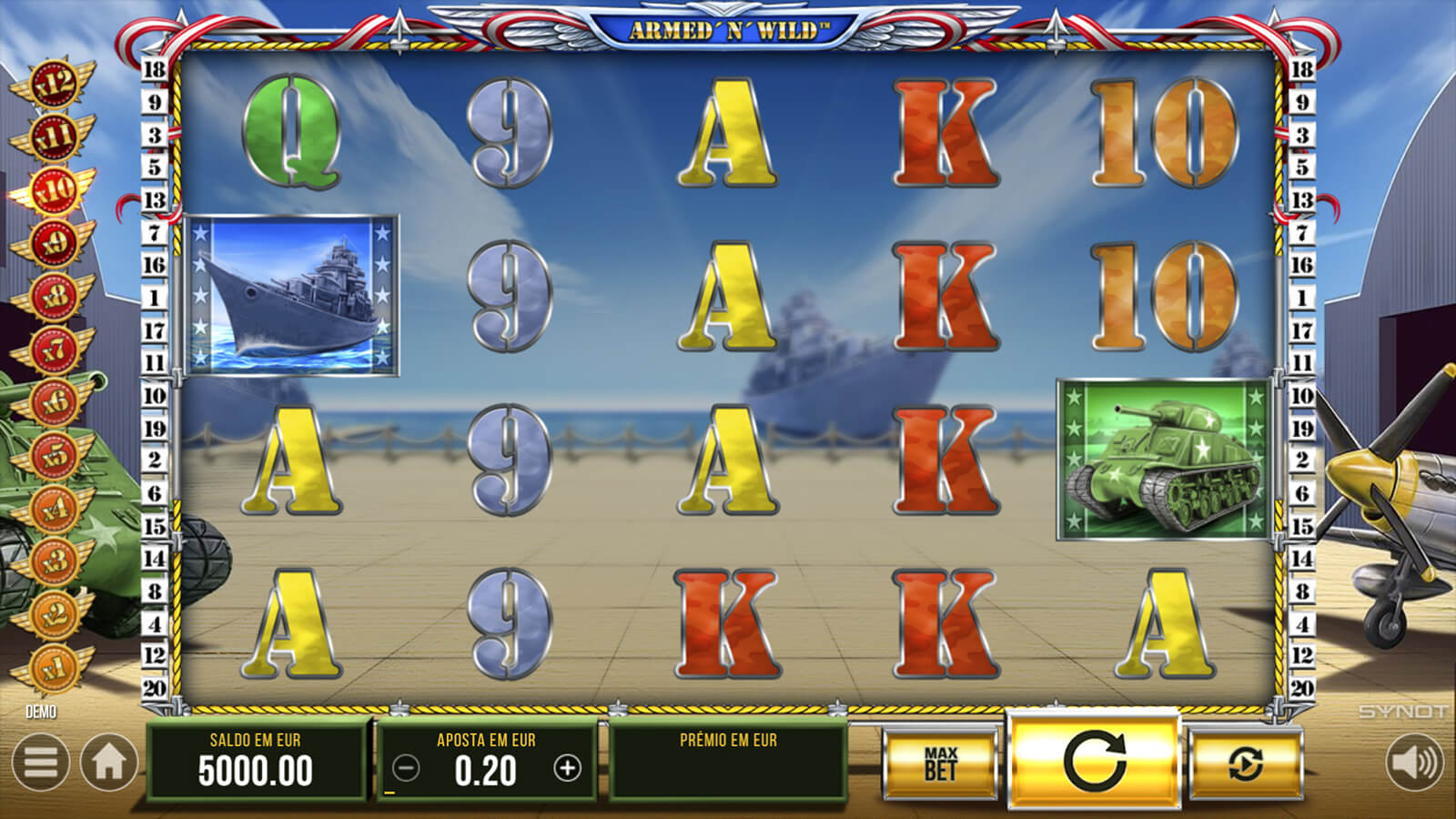Image resolution: width=1456 pixels, height=819 pixels.
Task: Increase the bet with the plus button
Action: click(567, 769)
